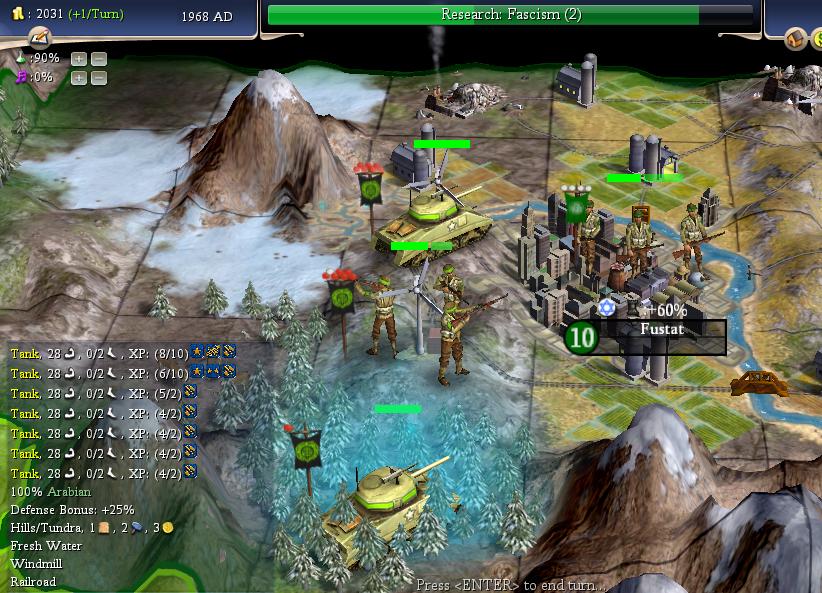Viewport: 822px width, 593px height.
Task: Decrease the culture rate with minus button
Action: [99, 77]
